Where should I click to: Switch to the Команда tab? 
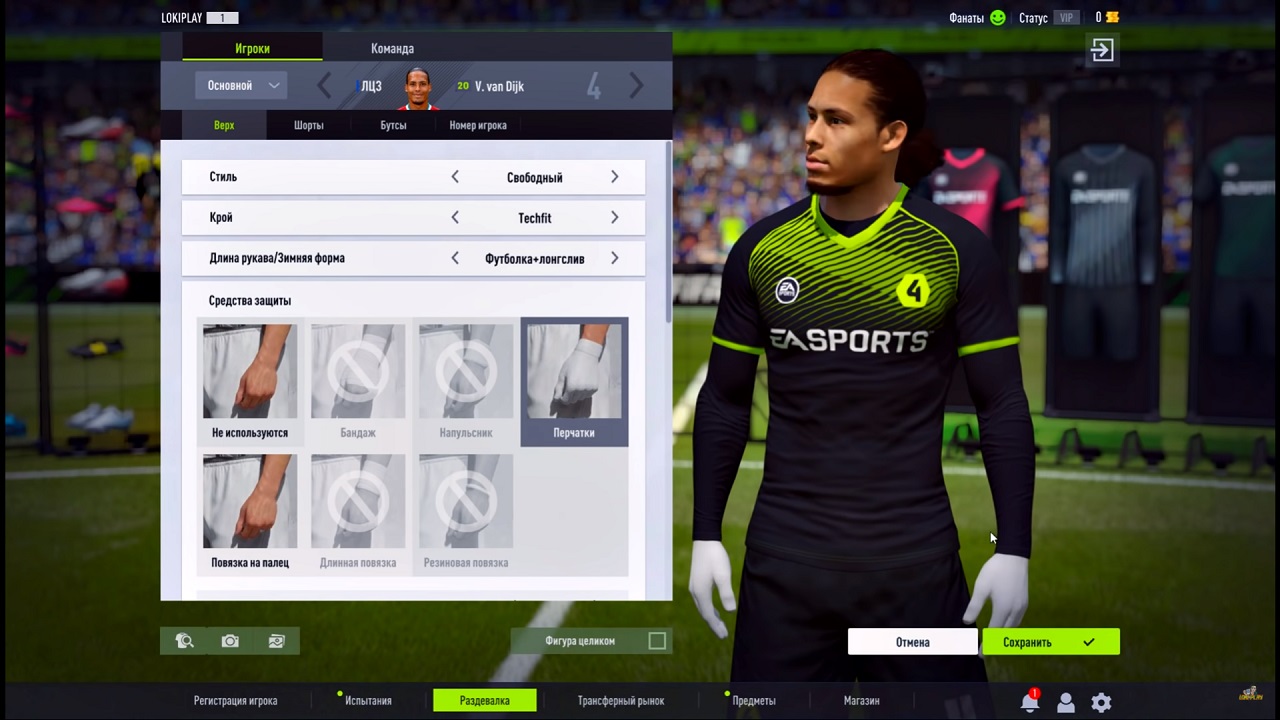tap(392, 48)
